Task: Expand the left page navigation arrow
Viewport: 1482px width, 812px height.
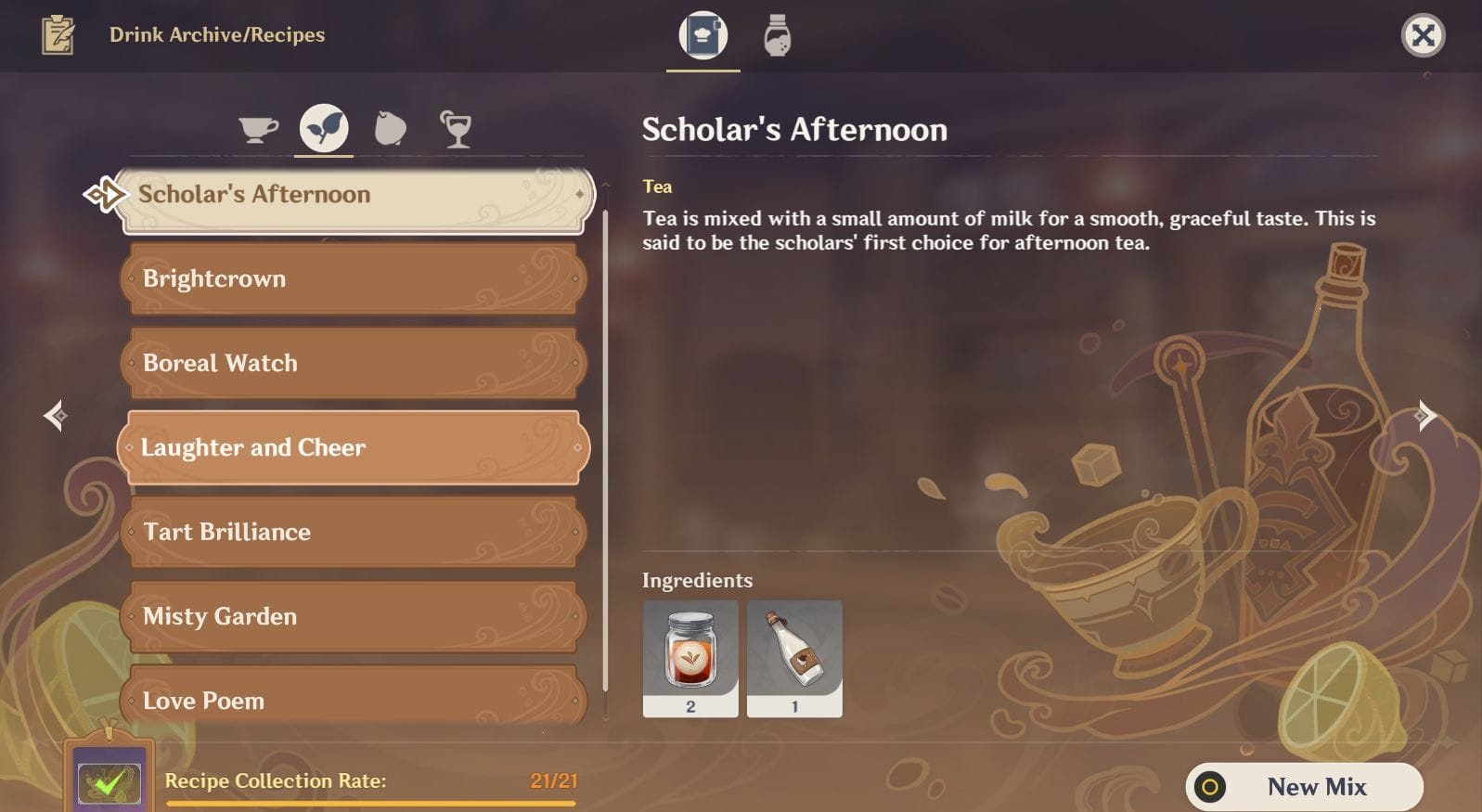Action: click(54, 415)
